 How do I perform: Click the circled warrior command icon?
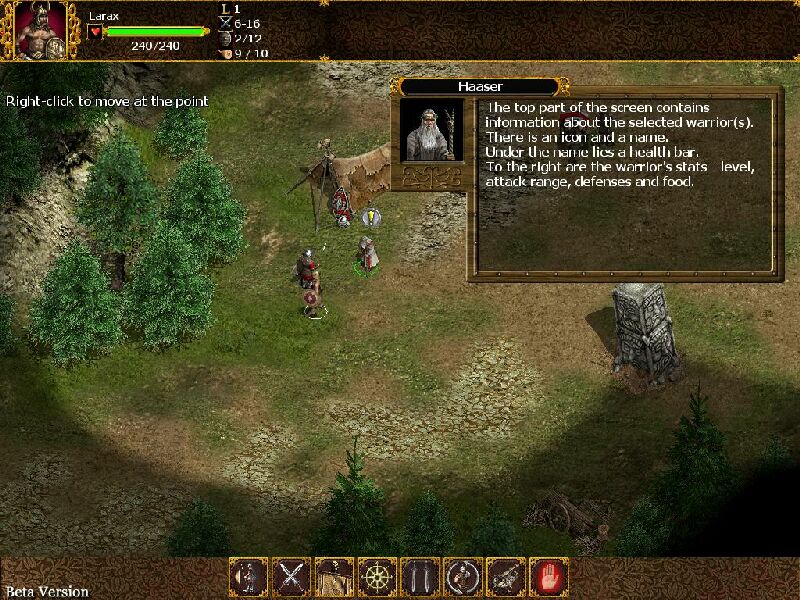point(463,577)
